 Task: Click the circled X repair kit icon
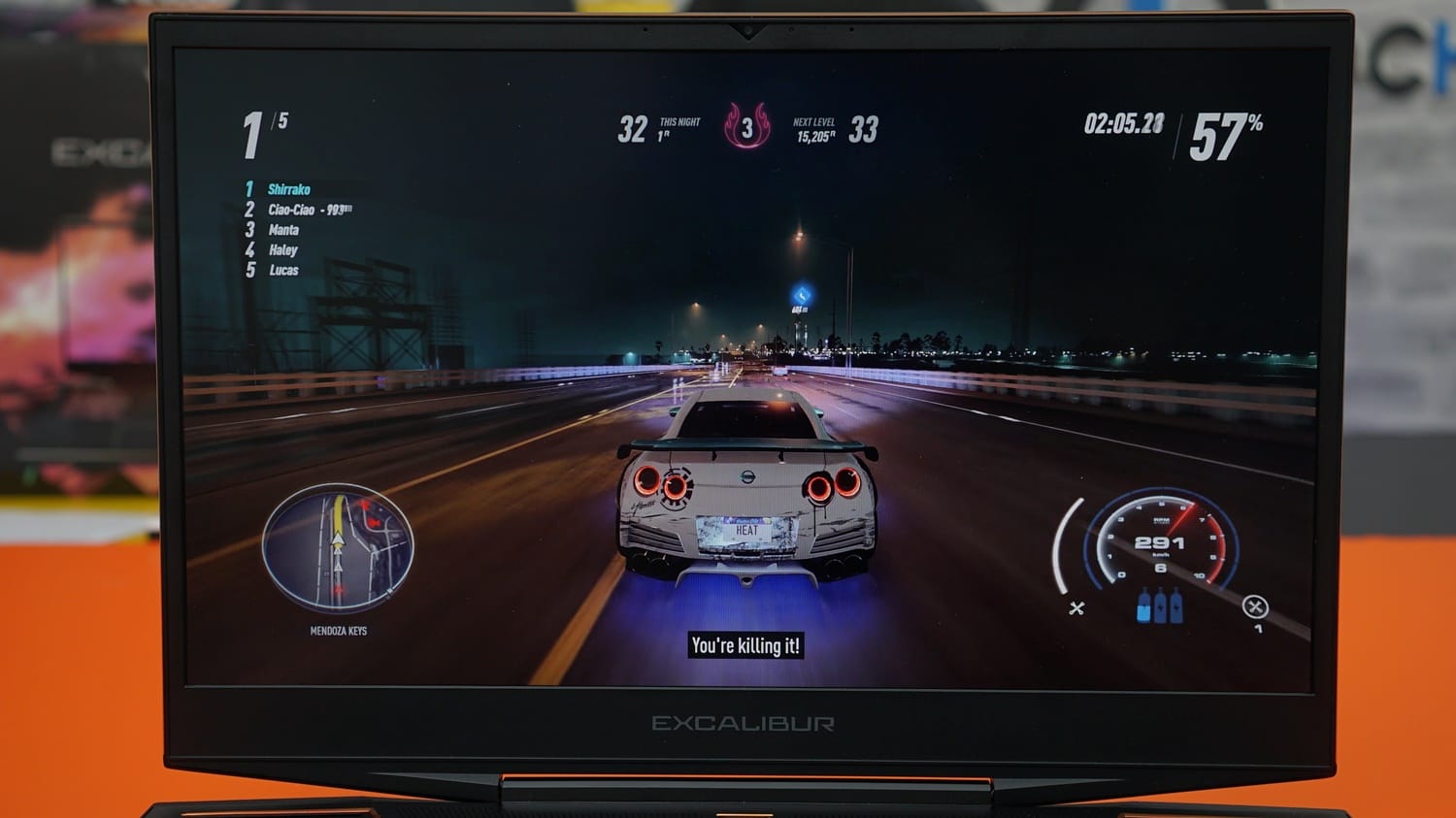pyautogui.click(x=1254, y=607)
